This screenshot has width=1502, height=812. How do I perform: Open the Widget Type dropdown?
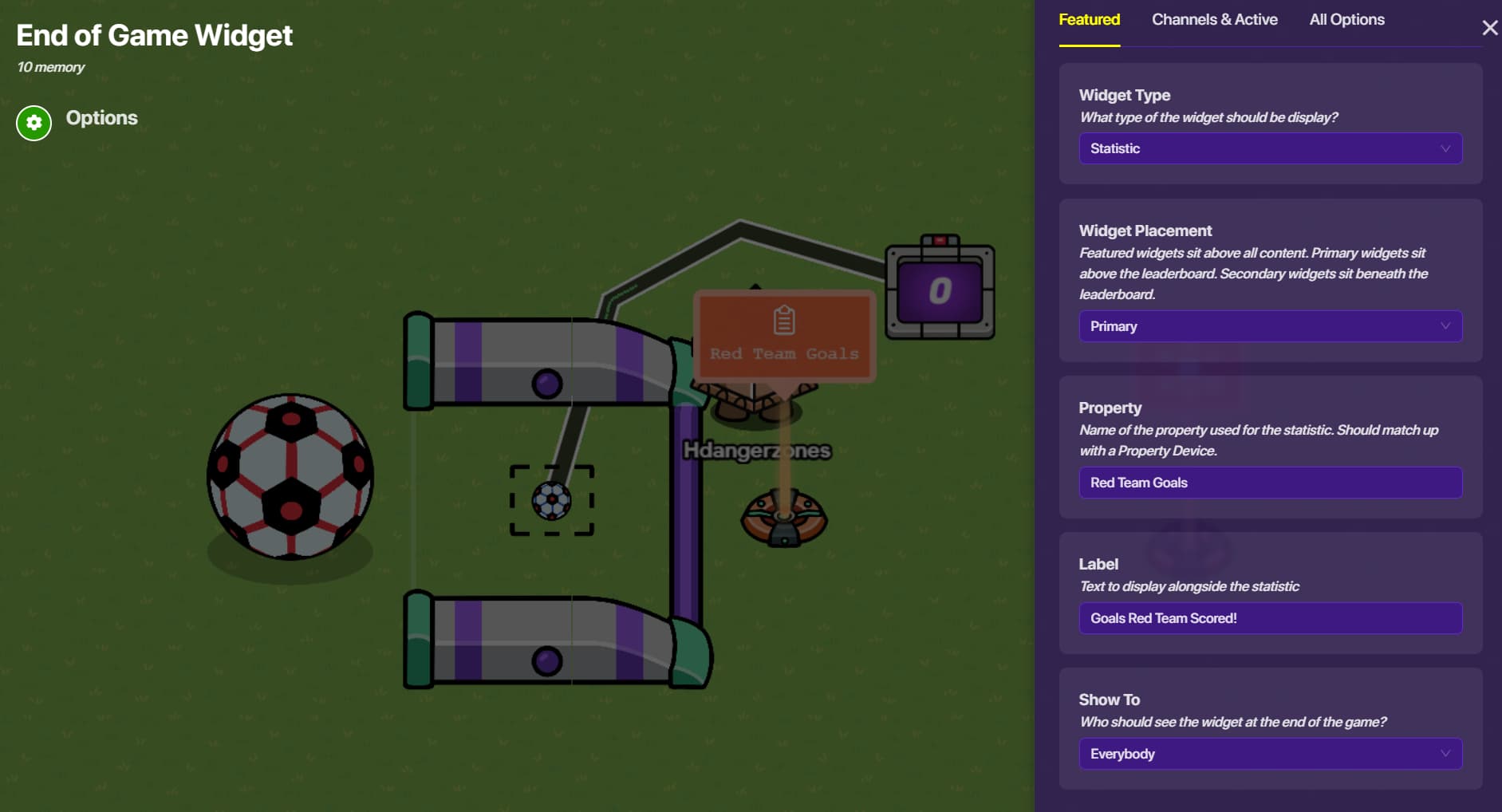point(1270,148)
